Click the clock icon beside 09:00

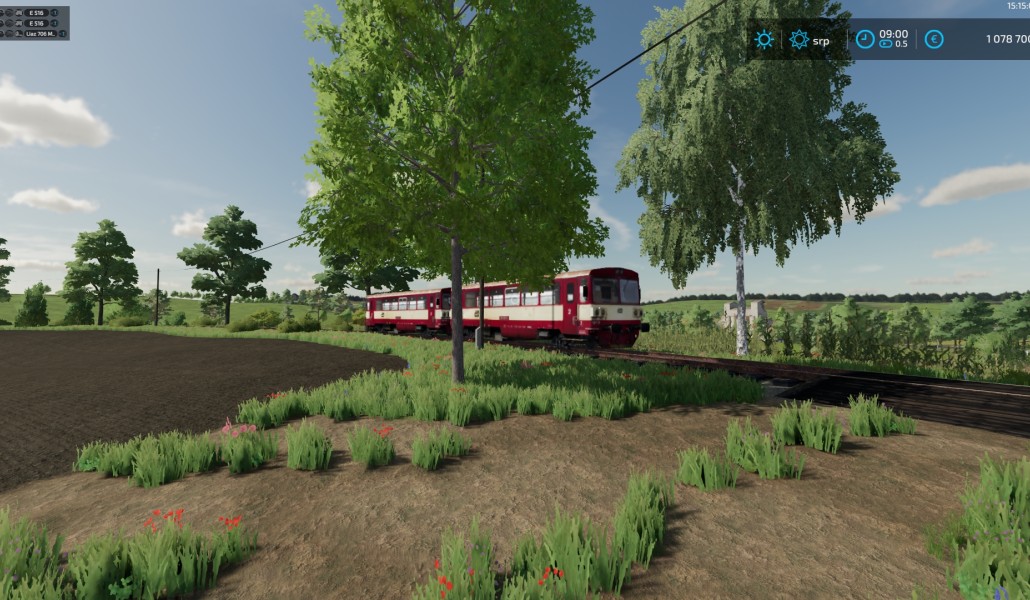tap(865, 39)
